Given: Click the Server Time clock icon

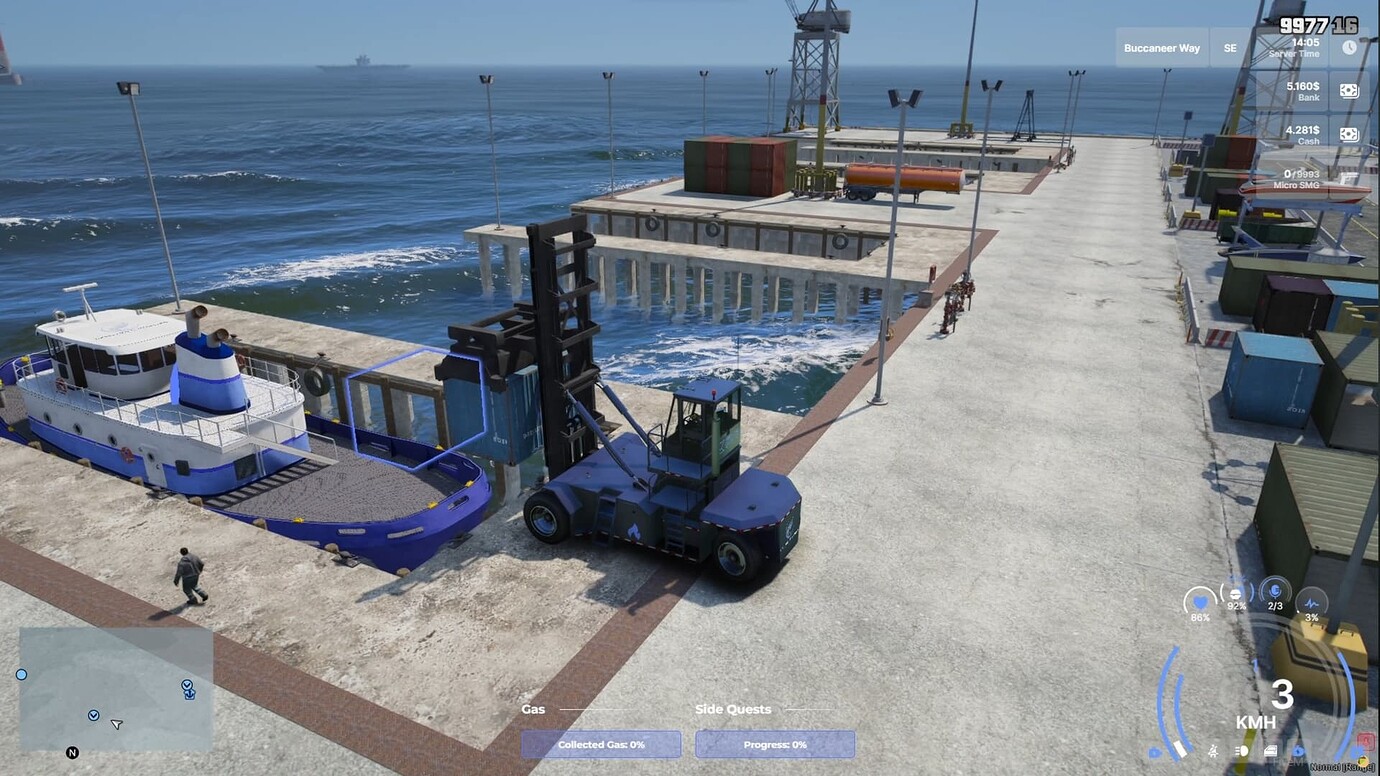Looking at the screenshot, I should pos(1349,47).
